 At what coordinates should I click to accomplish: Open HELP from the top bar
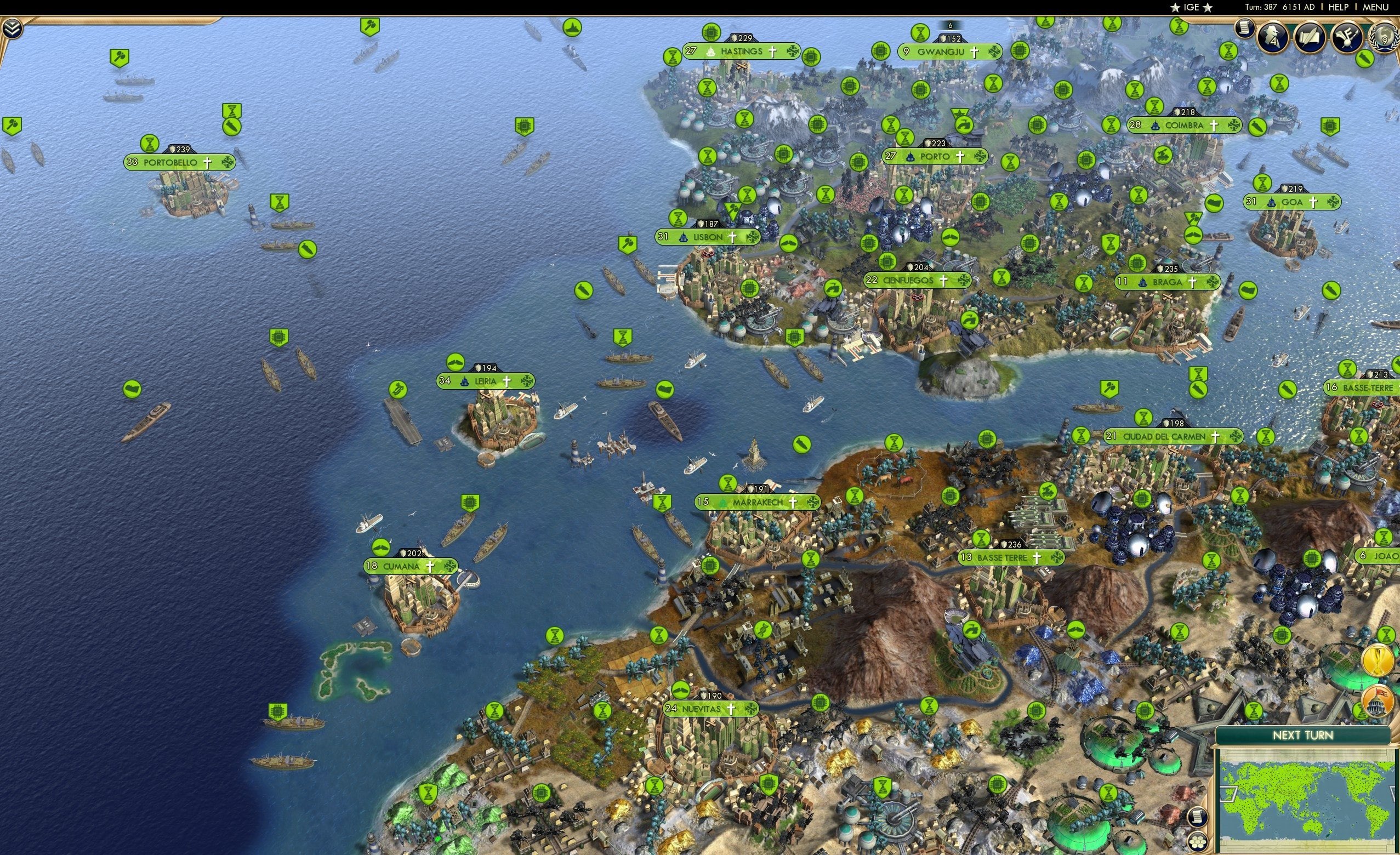click(1339, 7)
